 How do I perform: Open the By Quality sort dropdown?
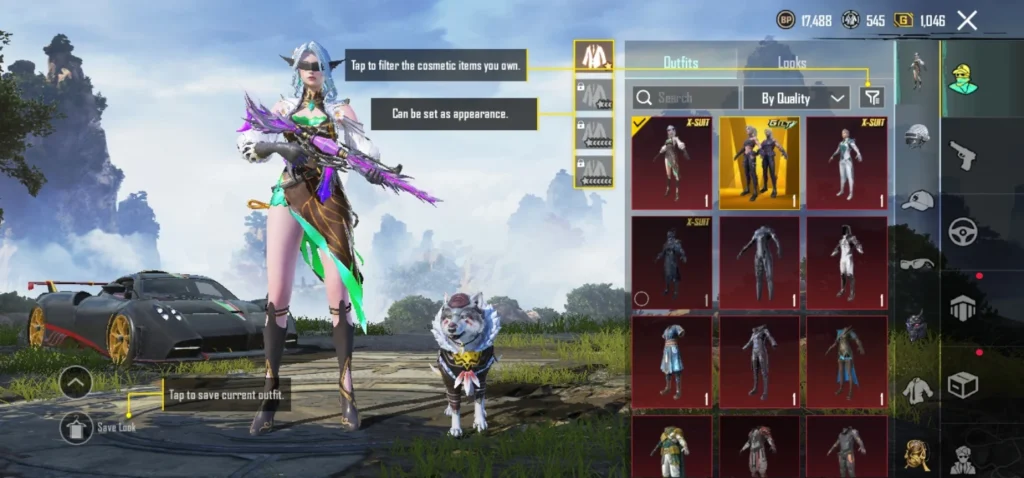click(x=796, y=97)
